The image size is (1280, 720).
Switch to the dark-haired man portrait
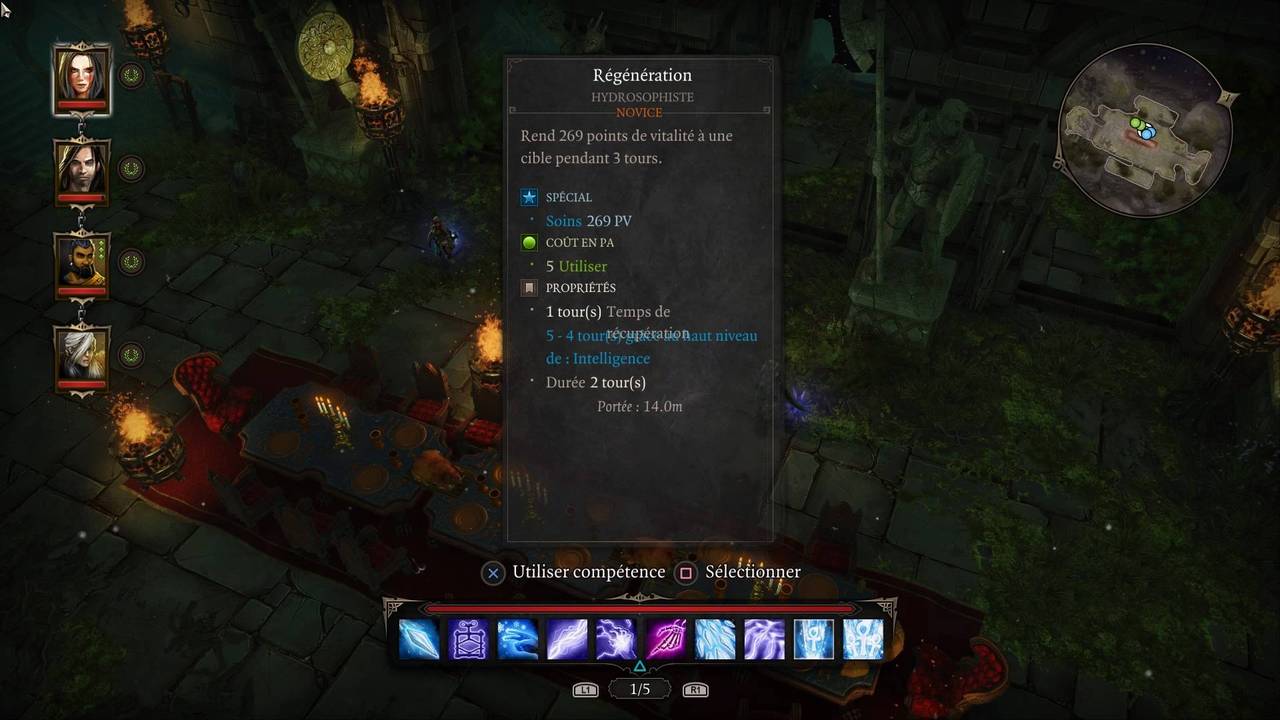click(81, 168)
